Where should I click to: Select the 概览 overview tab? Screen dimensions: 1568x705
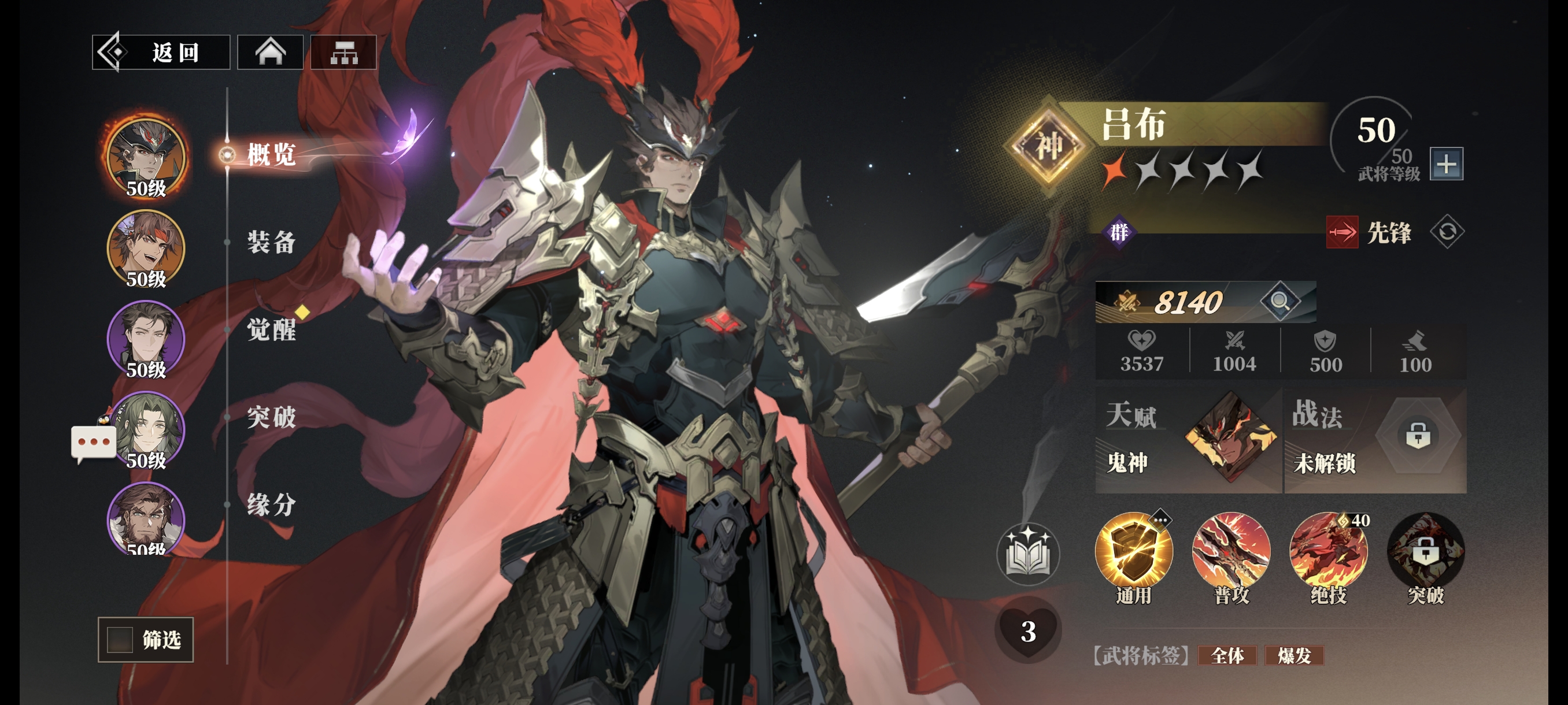point(271,154)
